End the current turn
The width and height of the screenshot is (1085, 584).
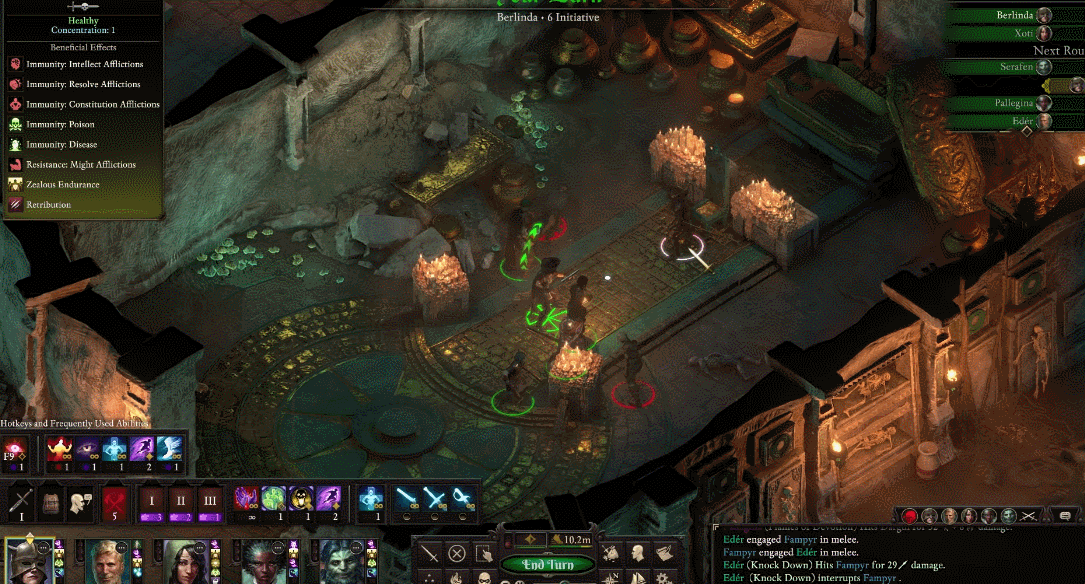pyautogui.click(x=546, y=565)
